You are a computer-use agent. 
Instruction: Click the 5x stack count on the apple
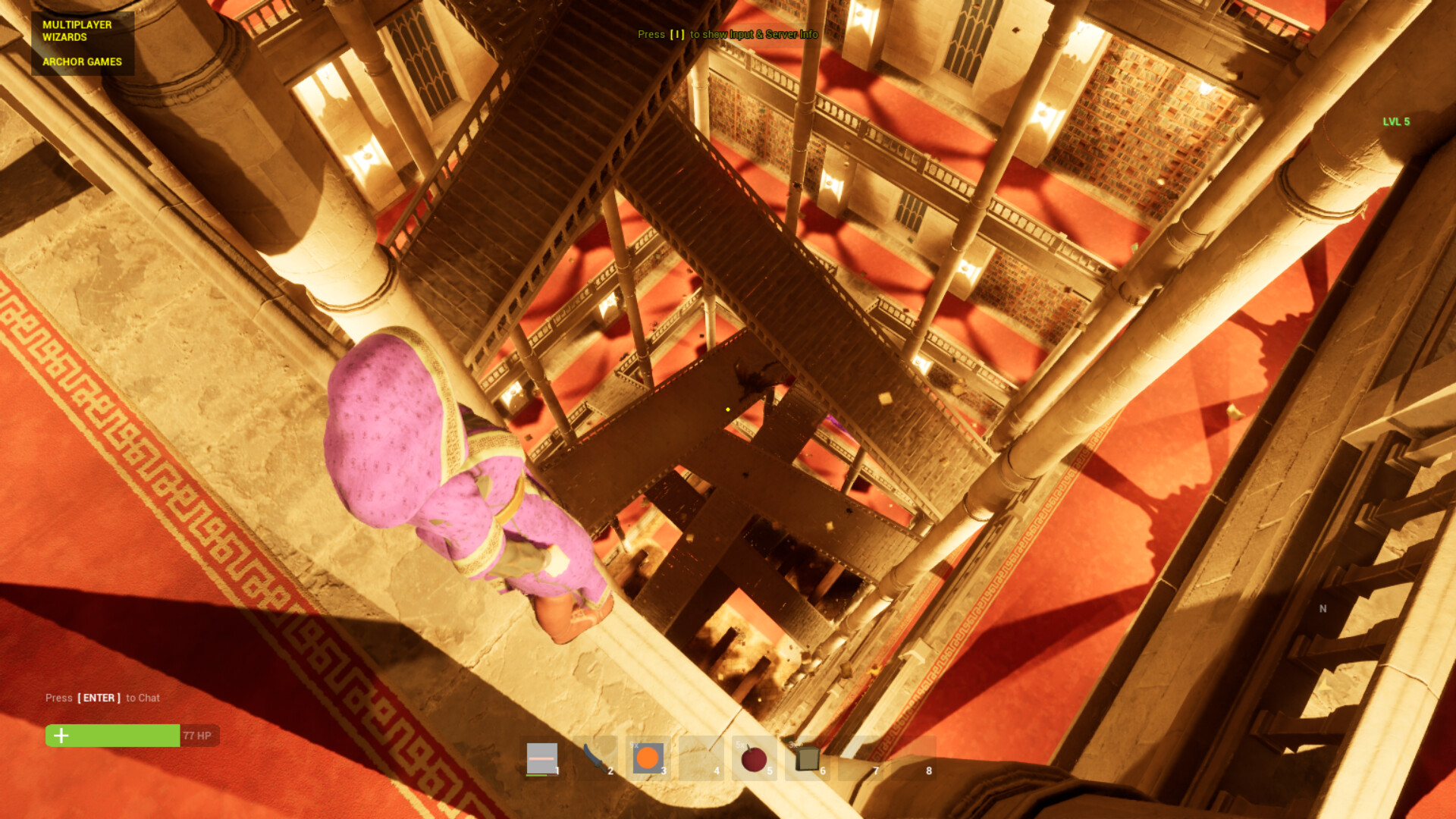pyautogui.click(x=740, y=746)
